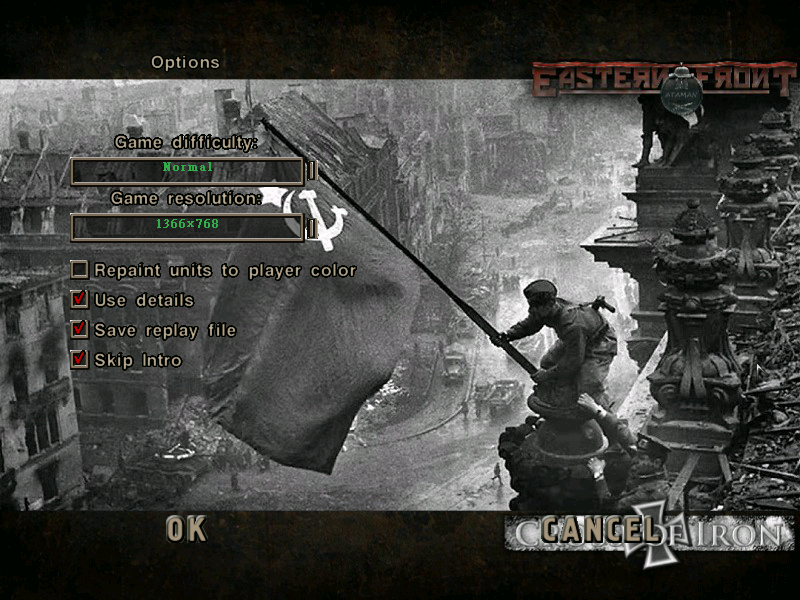Uncheck the Save replay file option
The image size is (800, 600).
pyautogui.click(x=79, y=330)
